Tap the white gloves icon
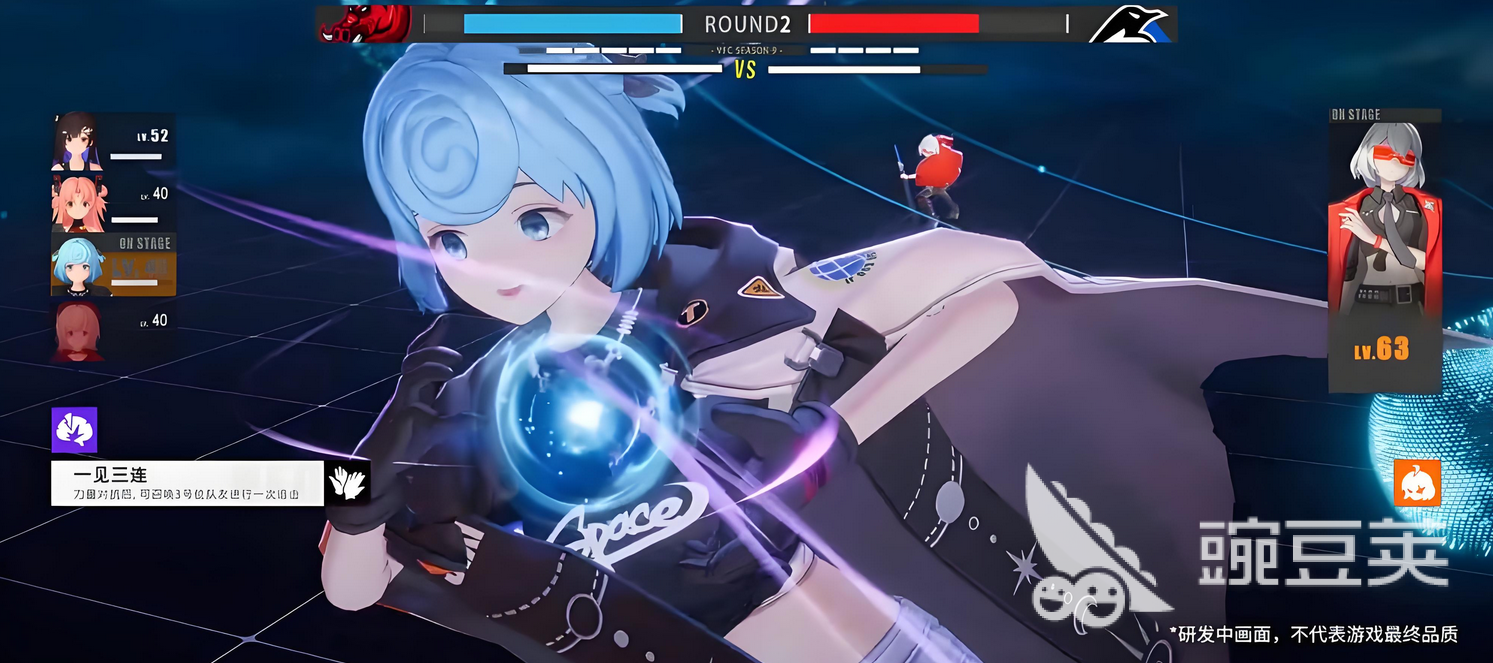Image resolution: width=1493 pixels, height=663 pixels. click(x=348, y=483)
